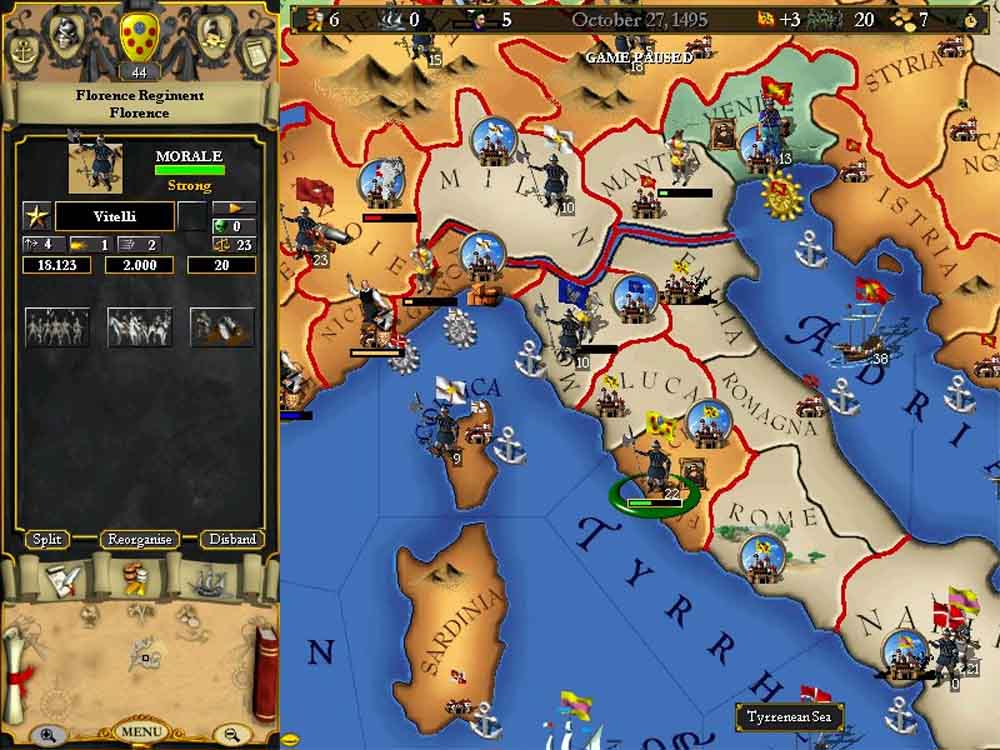The image size is (1000, 750).
Task: Open the helmet military shield icon
Action: click(x=69, y=35)
